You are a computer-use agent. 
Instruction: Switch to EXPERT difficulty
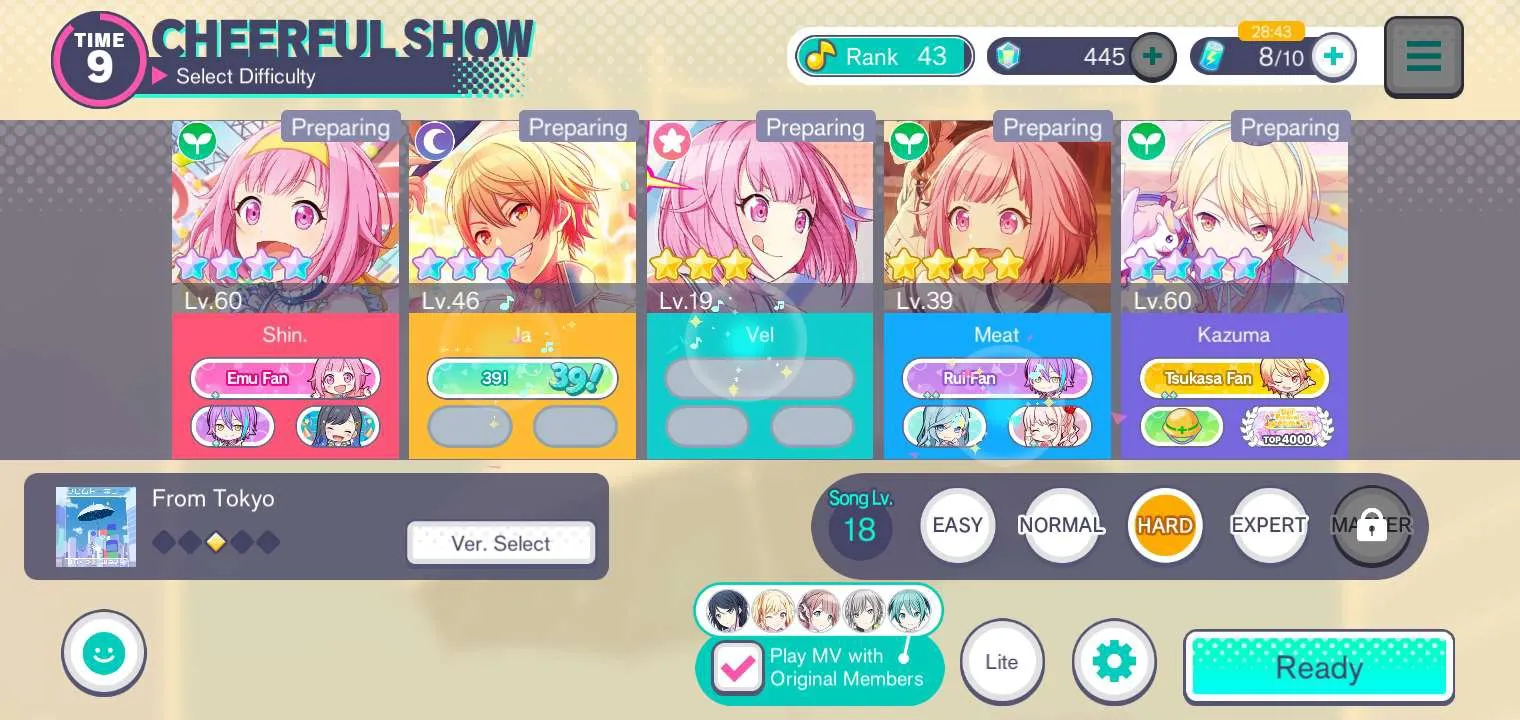(1268, 525)
